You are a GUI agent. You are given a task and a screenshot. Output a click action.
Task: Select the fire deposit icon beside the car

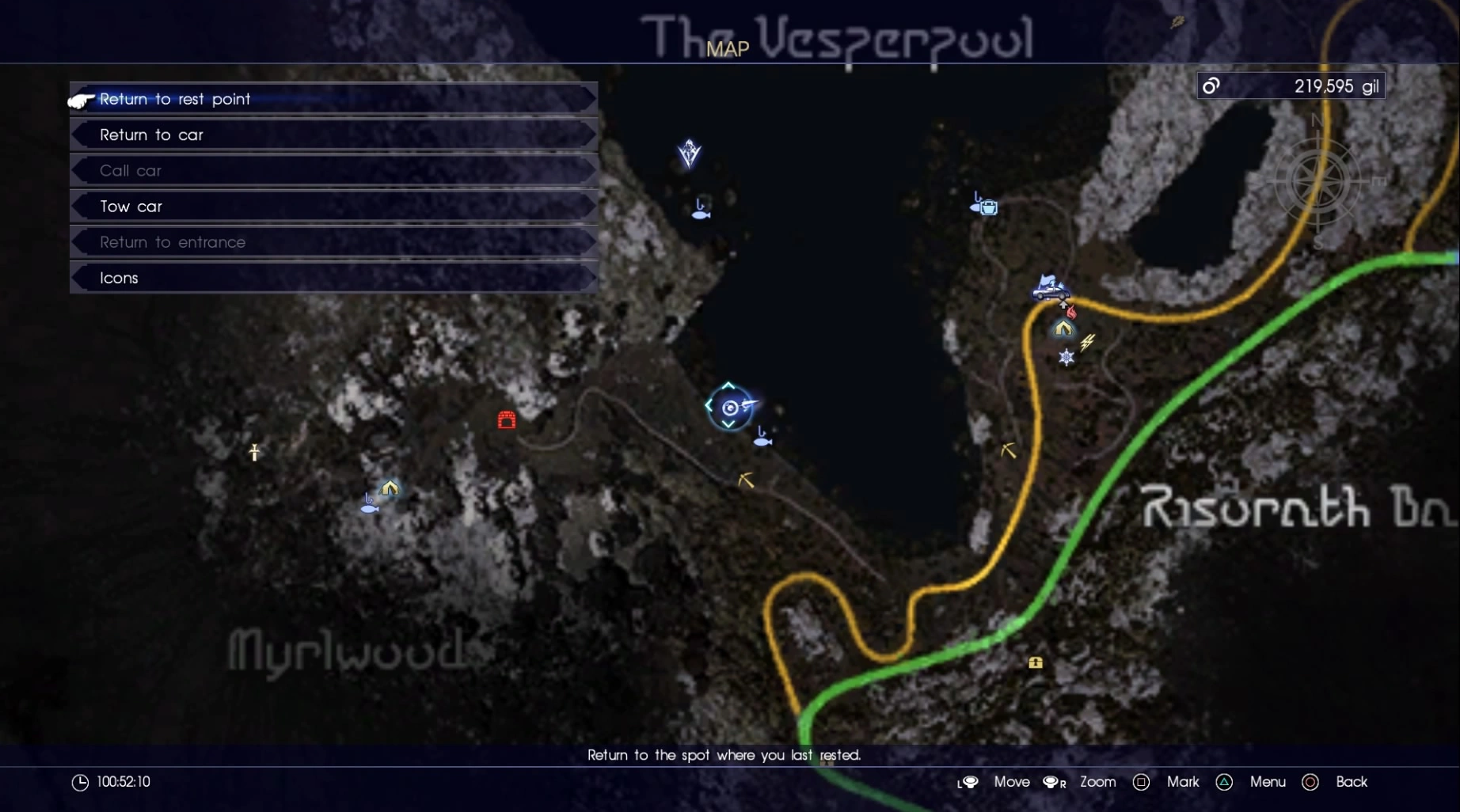[1072, 311]
